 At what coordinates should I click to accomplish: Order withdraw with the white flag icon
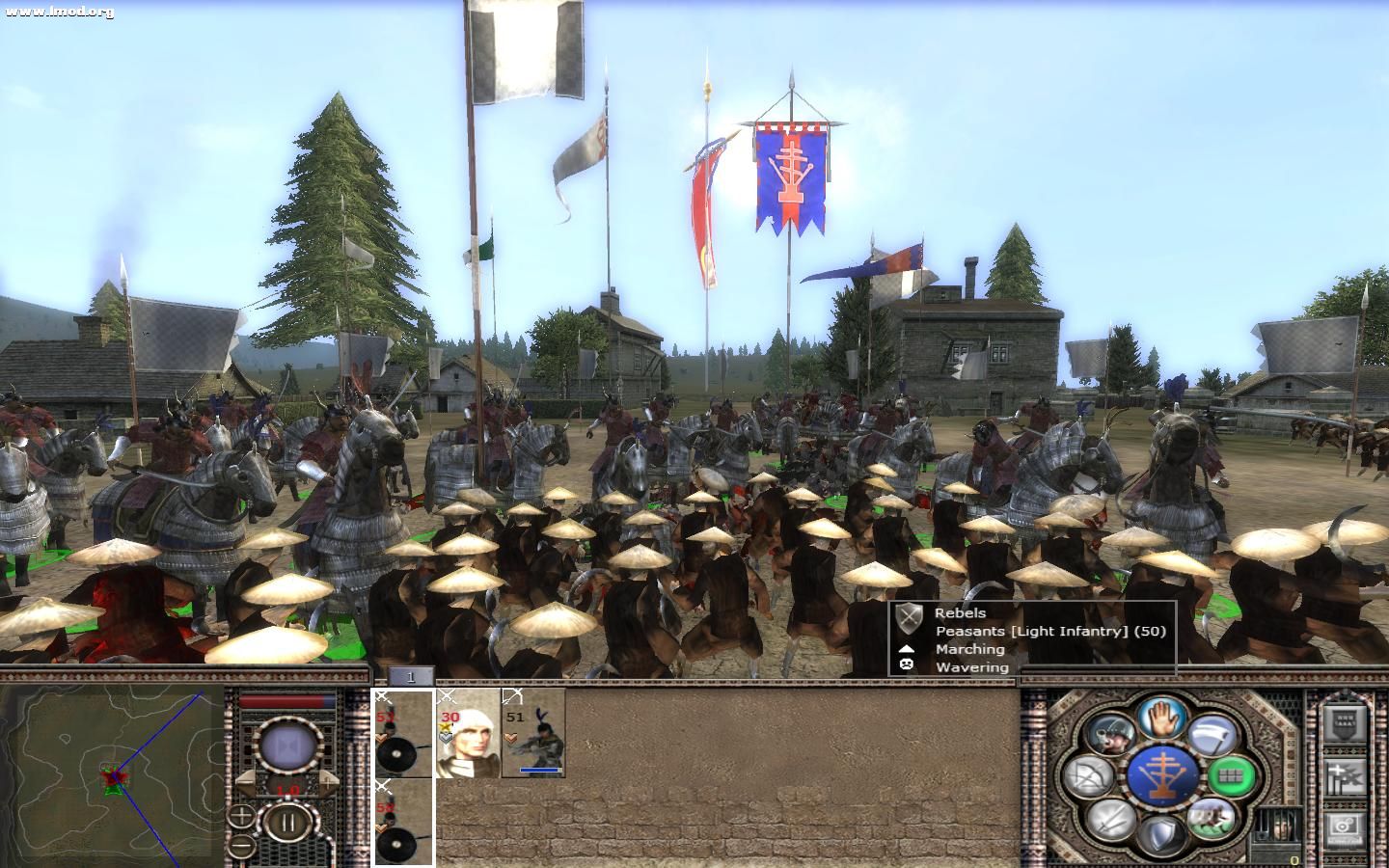tap(1211, 736)
